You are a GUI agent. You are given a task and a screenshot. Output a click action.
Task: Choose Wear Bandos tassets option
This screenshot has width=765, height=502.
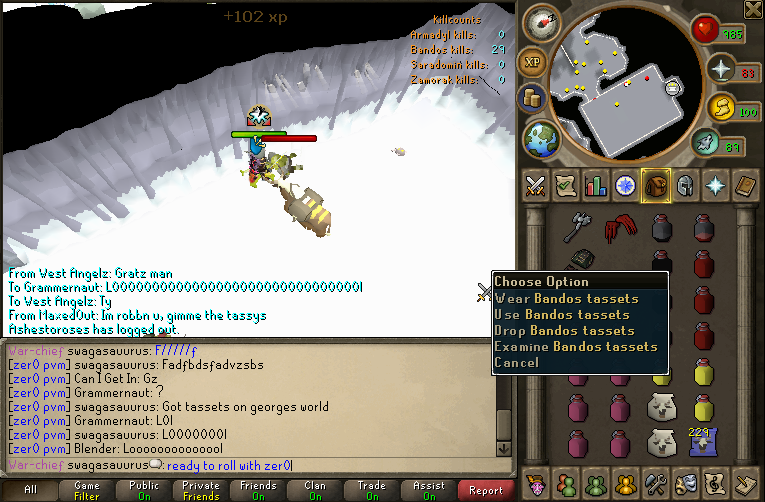pos(566,298)
